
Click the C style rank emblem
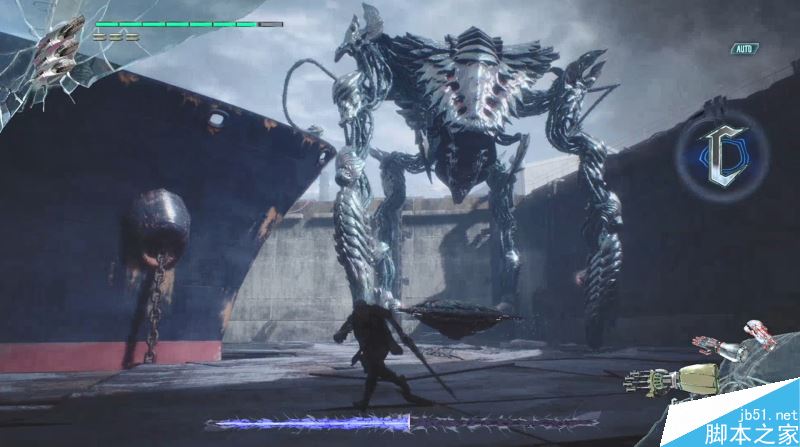coord(725,155)
